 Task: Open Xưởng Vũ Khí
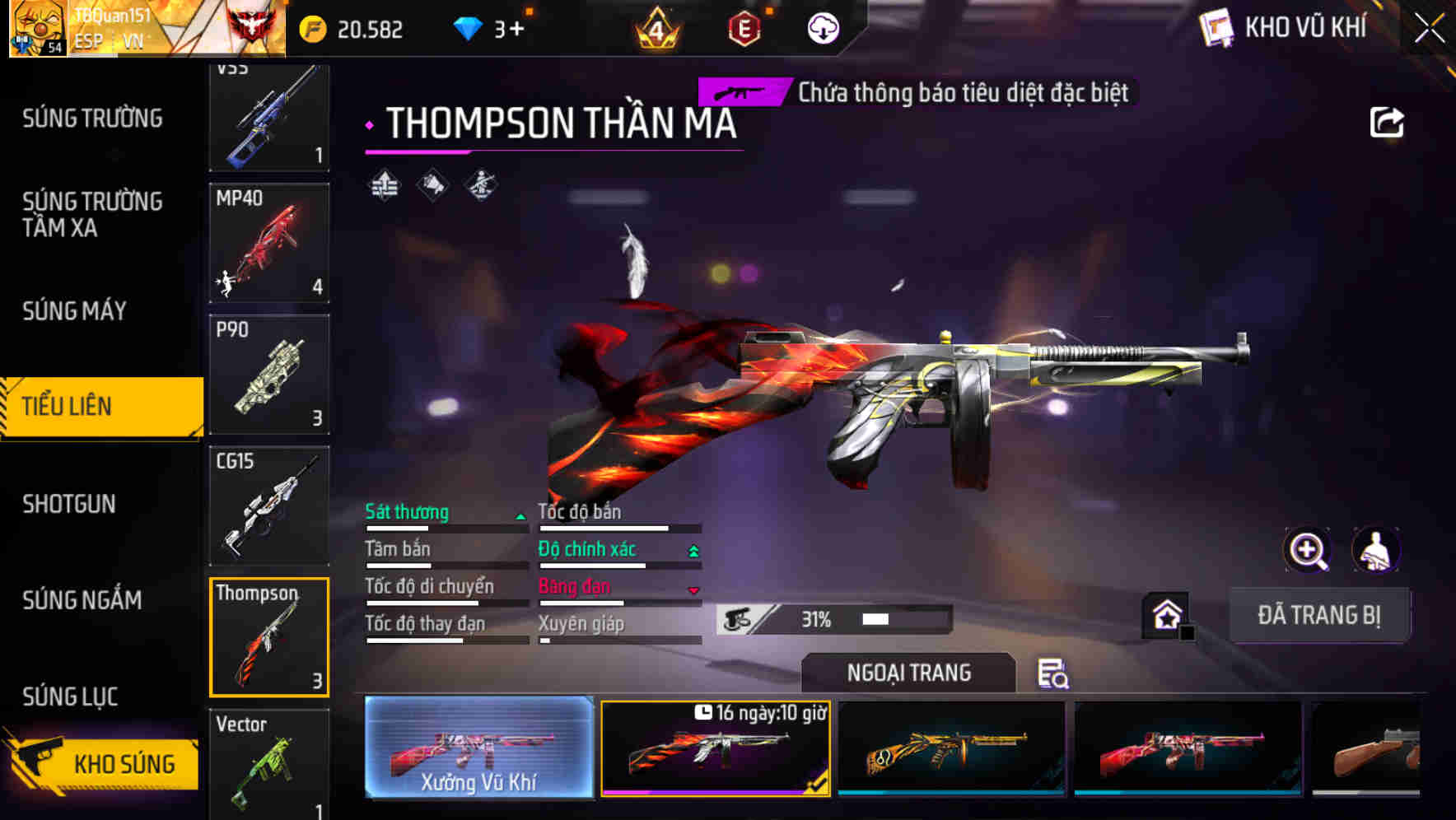click(x=480, y=749)
